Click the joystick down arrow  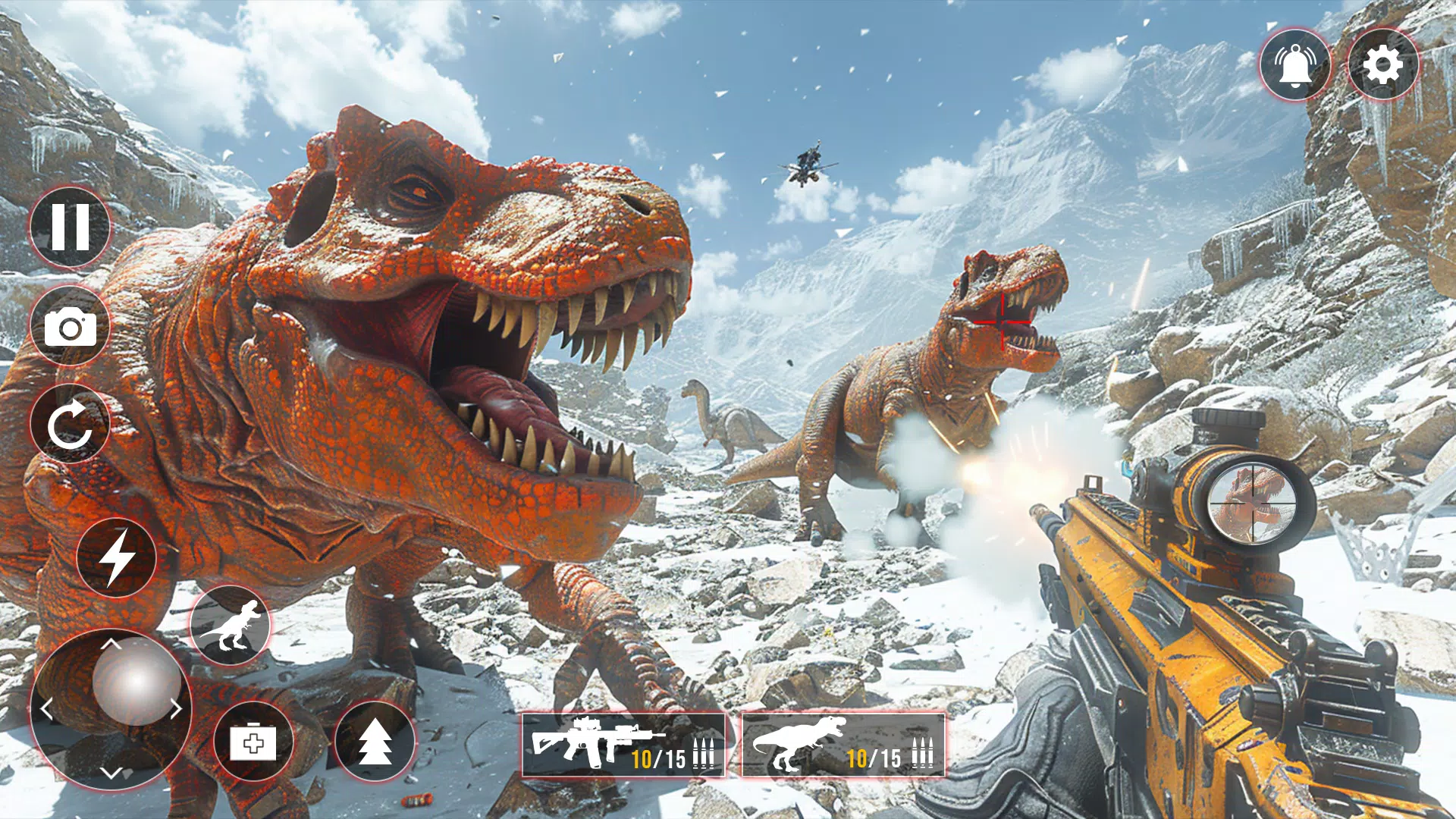pos(111,773)
